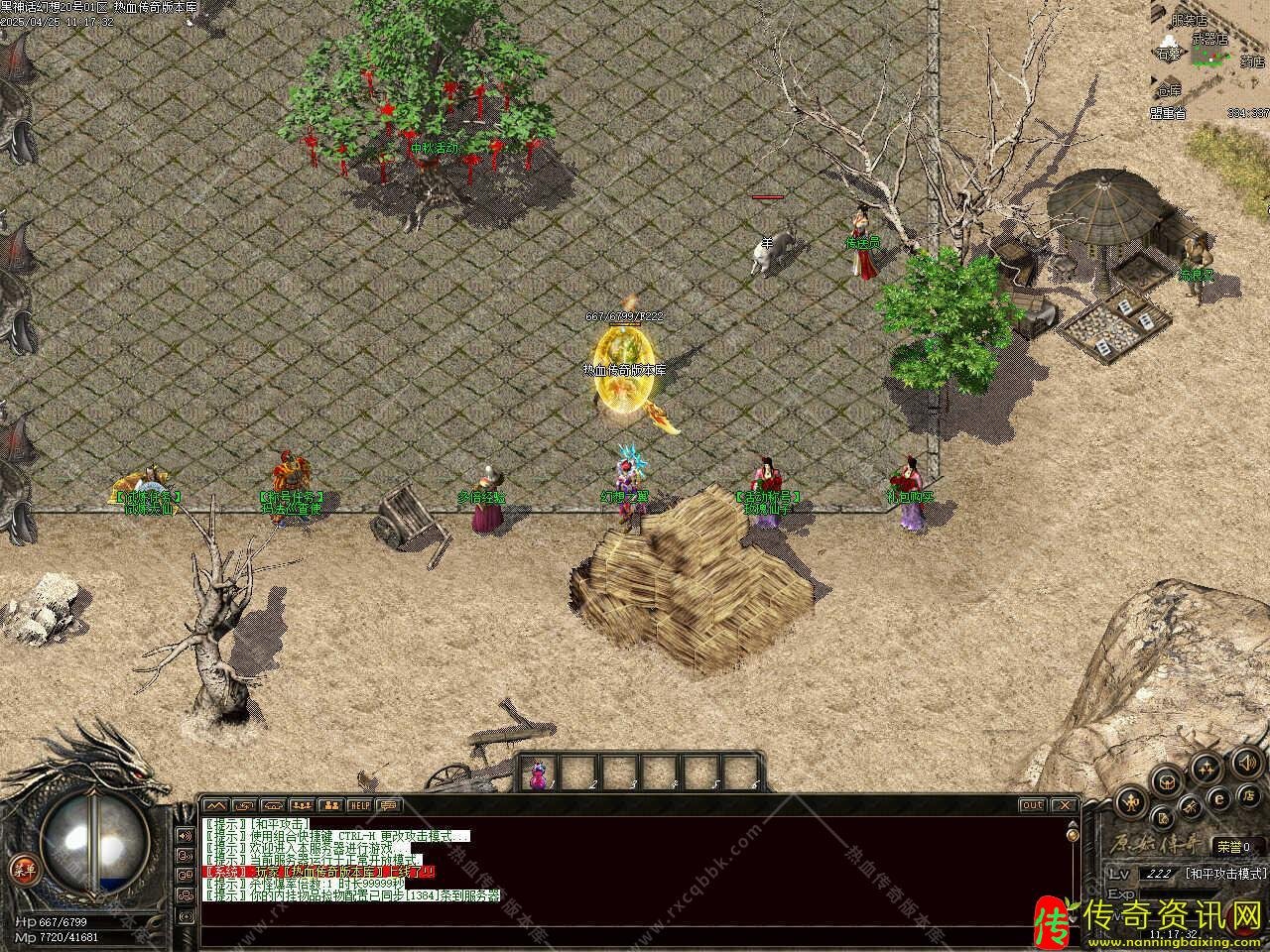Click the HELP button above chat

coord(359,805)
